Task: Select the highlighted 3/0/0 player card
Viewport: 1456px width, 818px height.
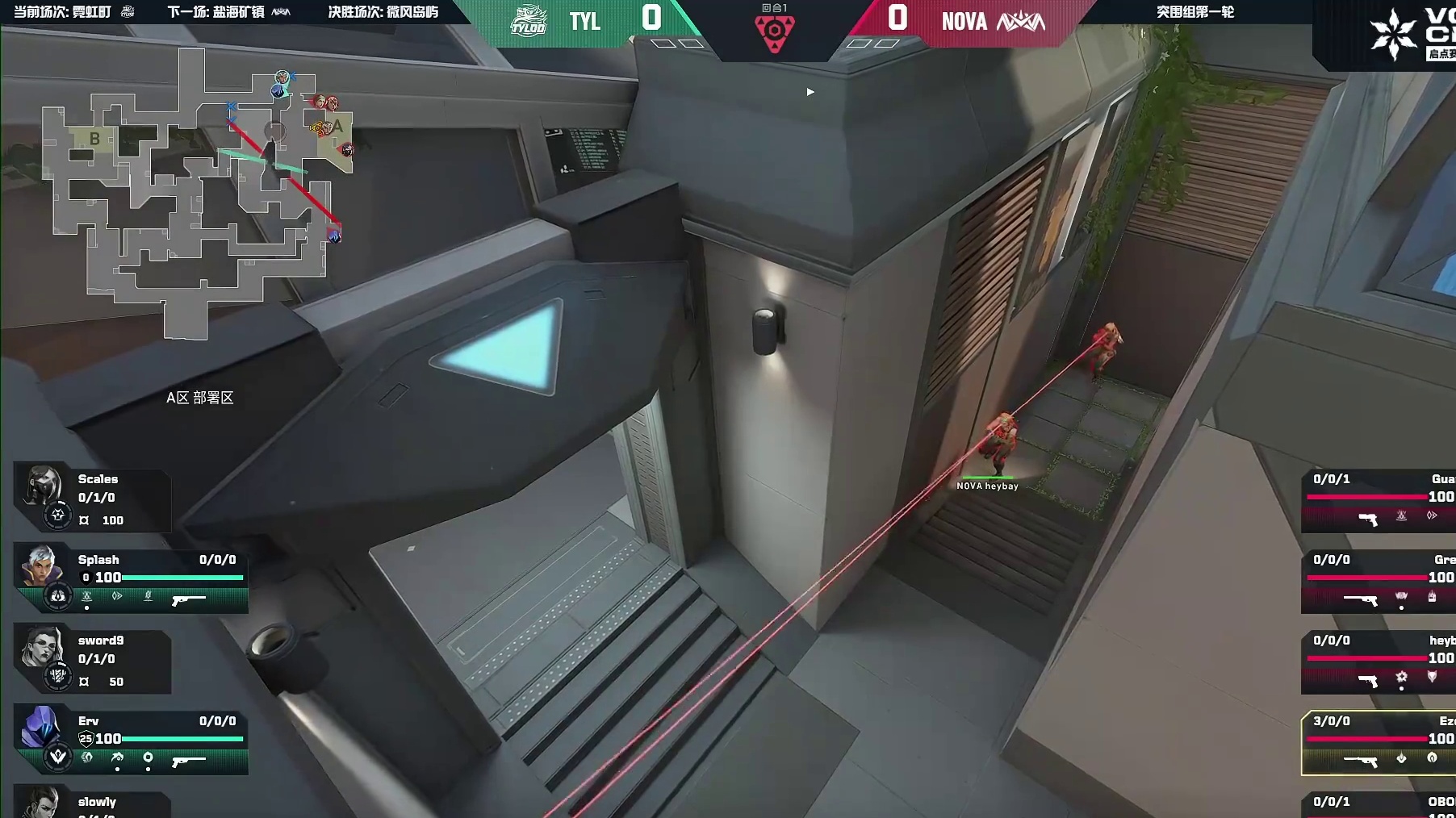Action: point(1379,742)
